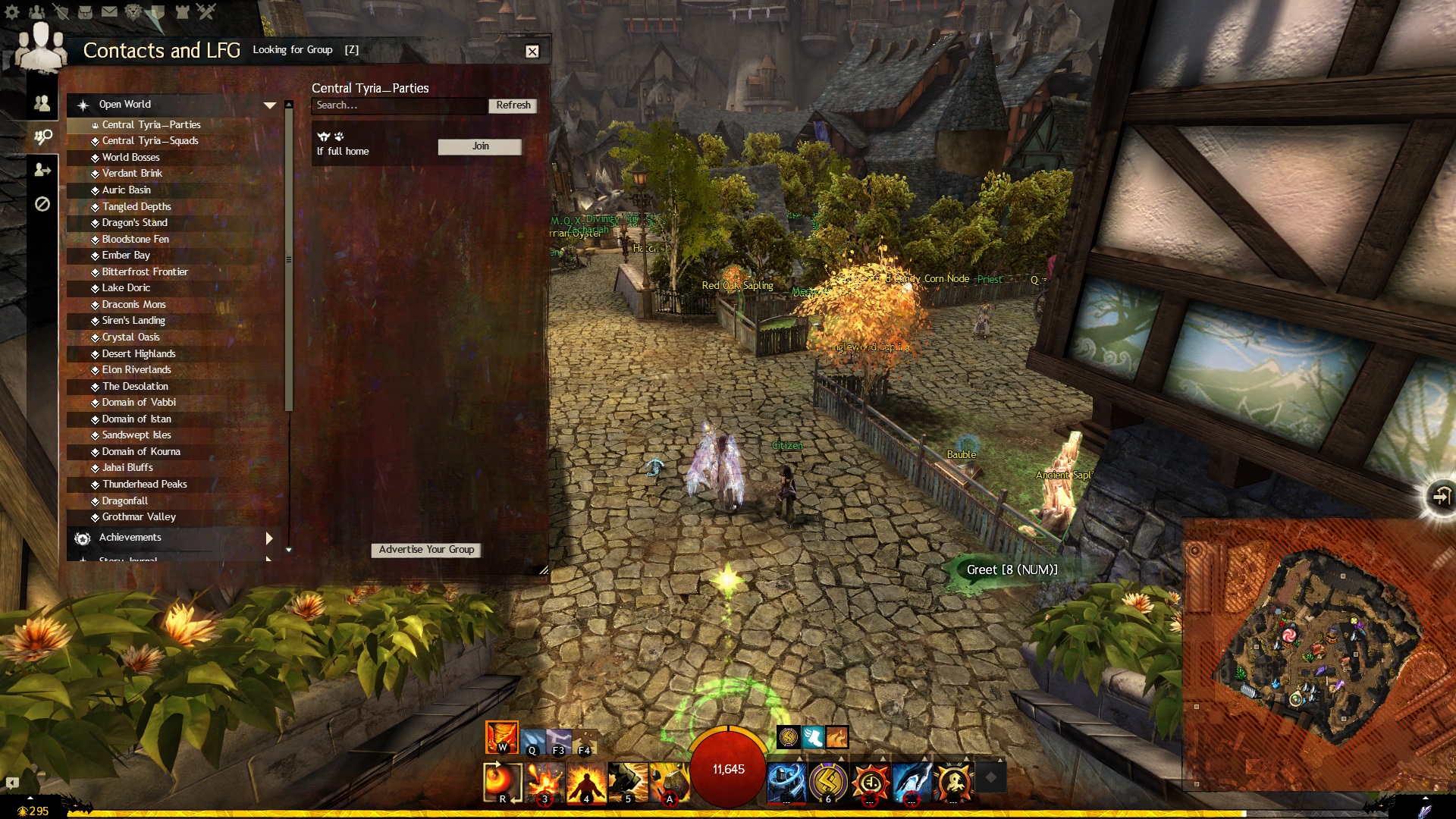Open the mail envelope icon
This screenshot has width=1456, height=819.
tap(109, 12)
